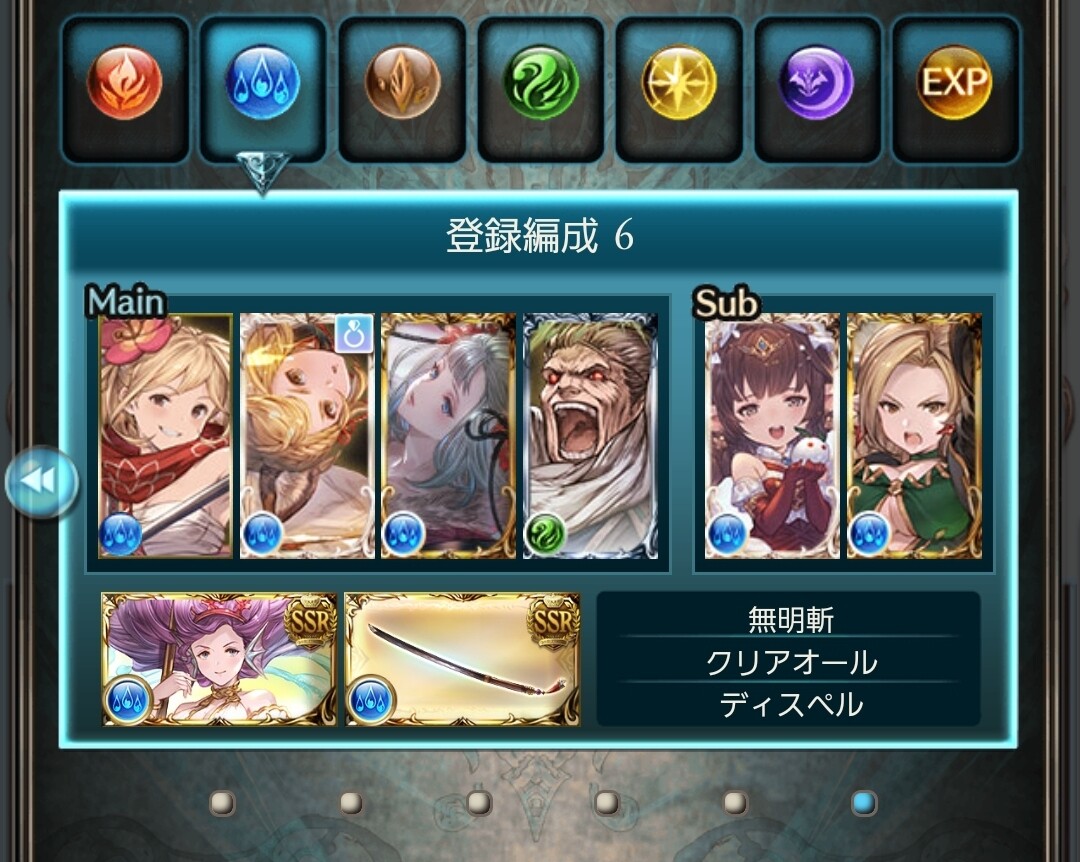The image size is (1080, 862).
Task: Show the dark element tab
Action: coord(817,82)
